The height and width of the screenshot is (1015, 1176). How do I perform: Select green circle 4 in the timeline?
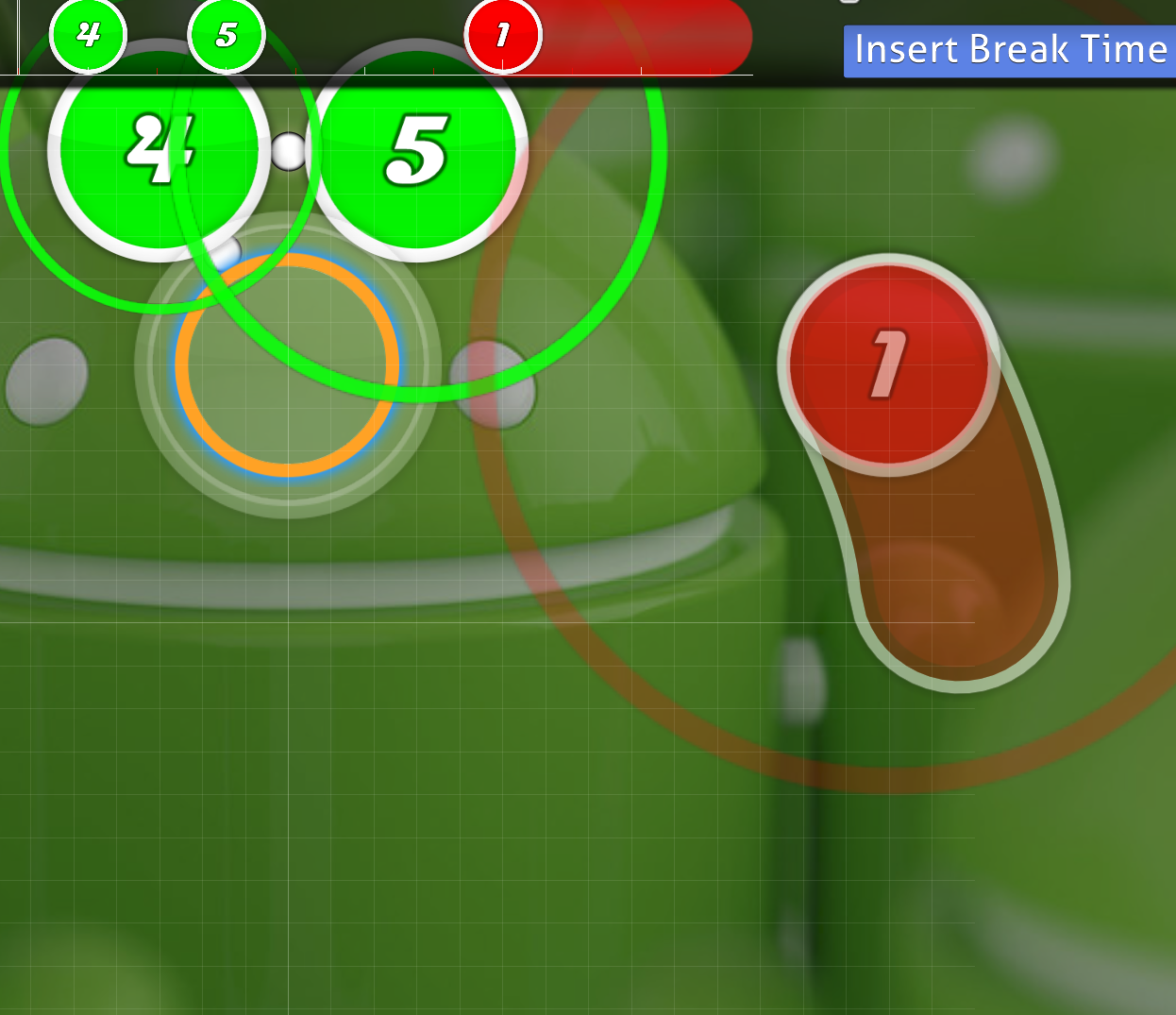pyautogui.click(x=88, y=35)
